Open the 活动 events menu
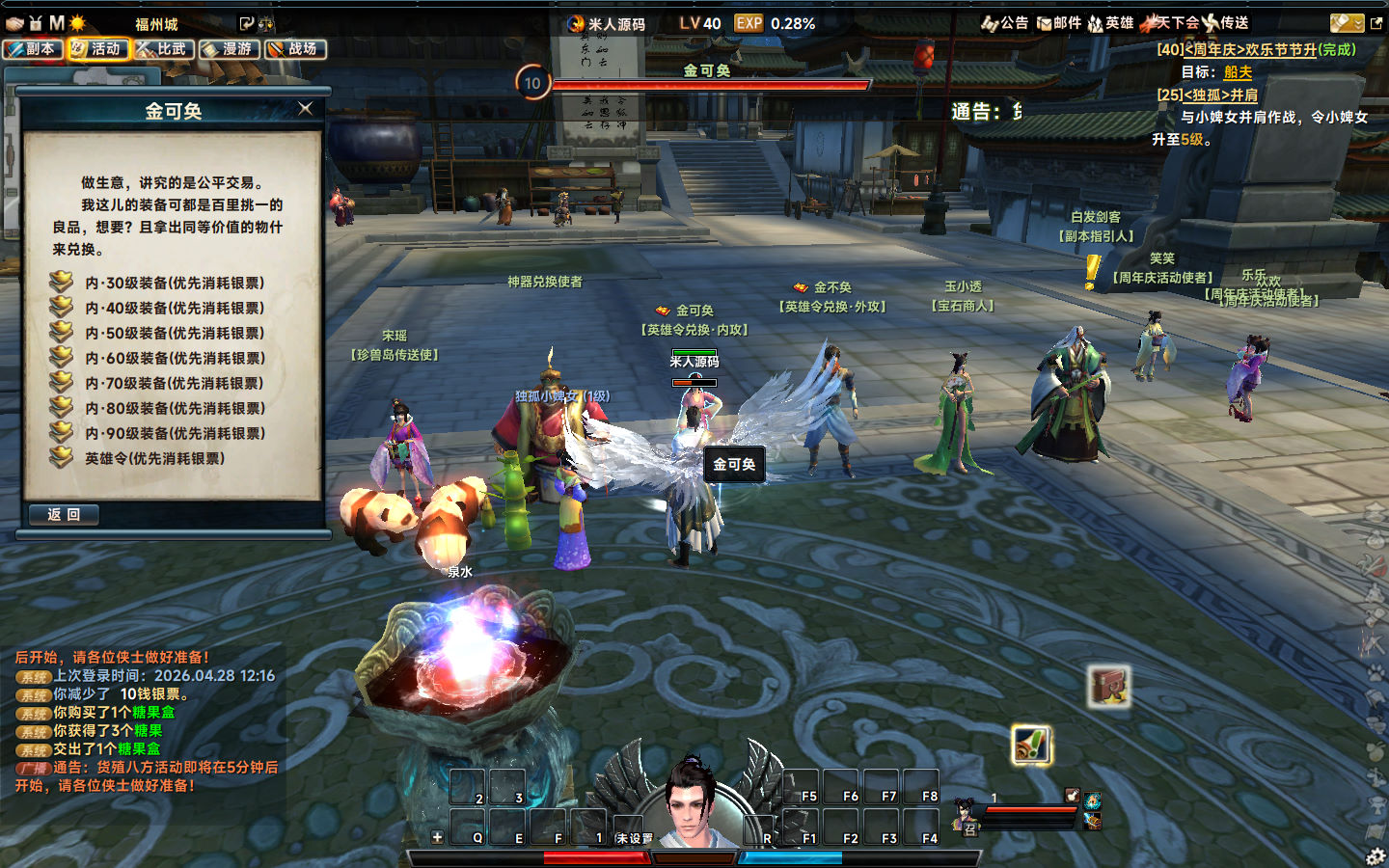The width and height of the screenshot is (1389, 868). coord(98,48)
